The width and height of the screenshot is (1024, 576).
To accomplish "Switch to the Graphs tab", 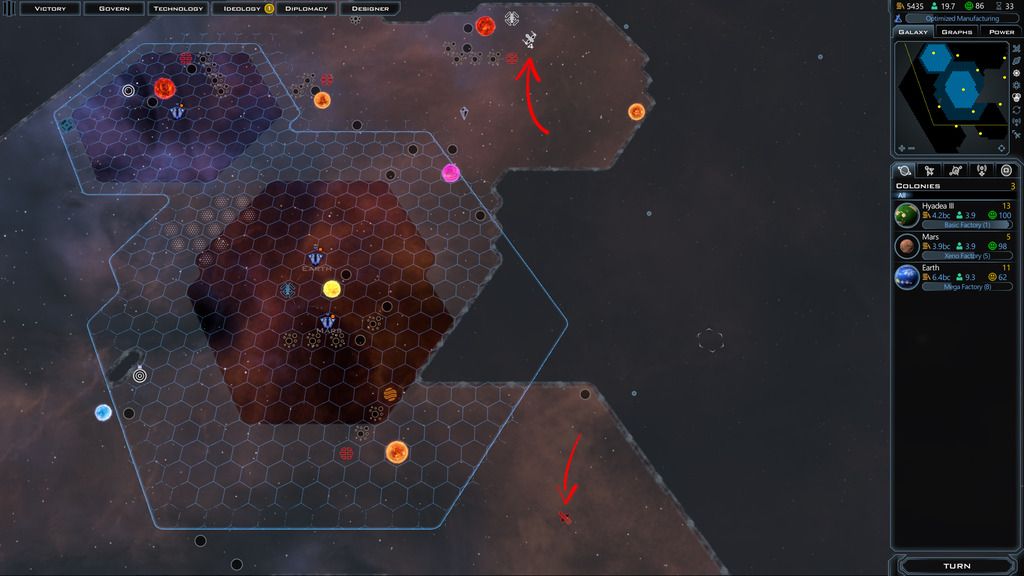I will coord(957,32).
